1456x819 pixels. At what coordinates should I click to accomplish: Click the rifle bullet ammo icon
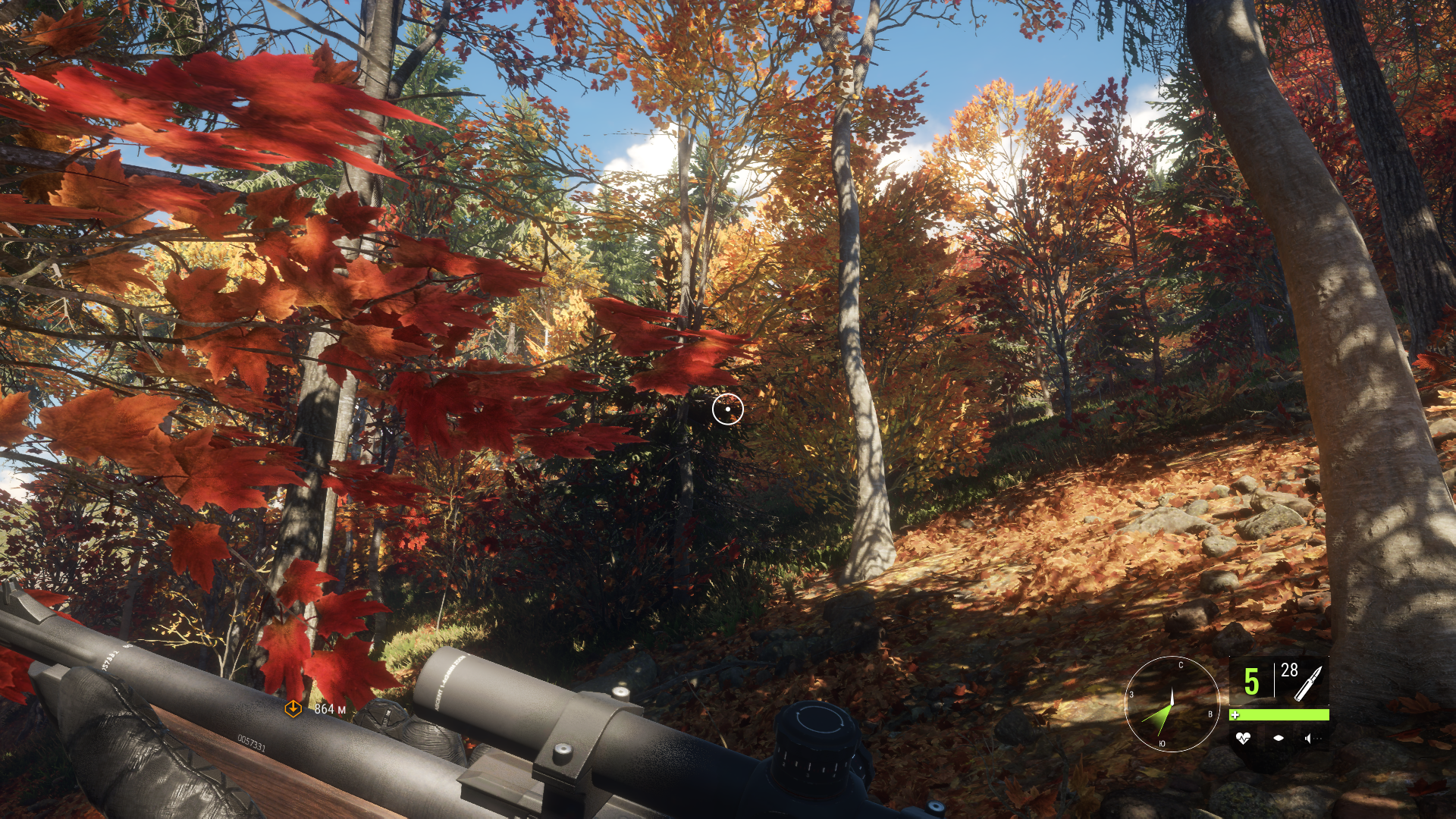click(x=1307, y=682)
